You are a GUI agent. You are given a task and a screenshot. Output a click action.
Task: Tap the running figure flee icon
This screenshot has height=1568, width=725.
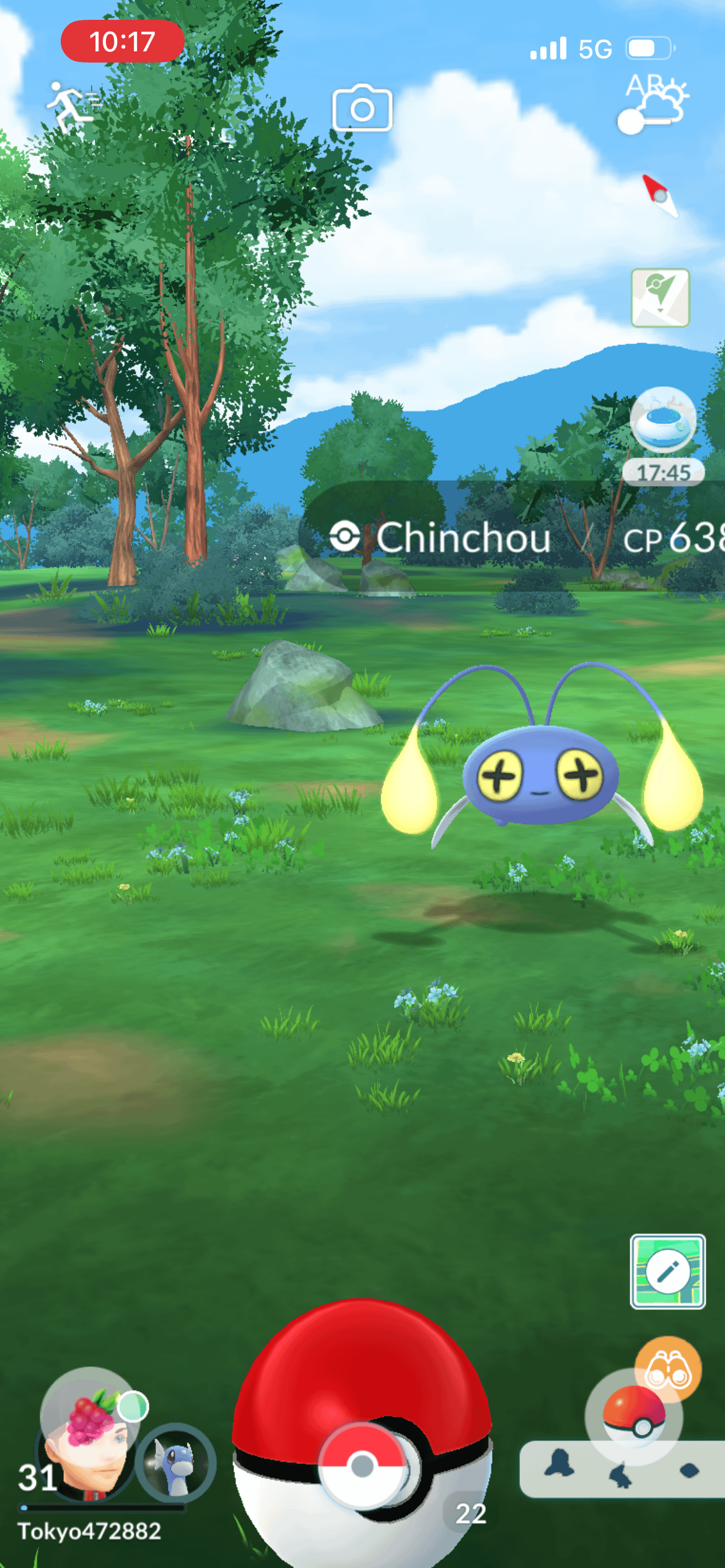[x=72, y=107]
